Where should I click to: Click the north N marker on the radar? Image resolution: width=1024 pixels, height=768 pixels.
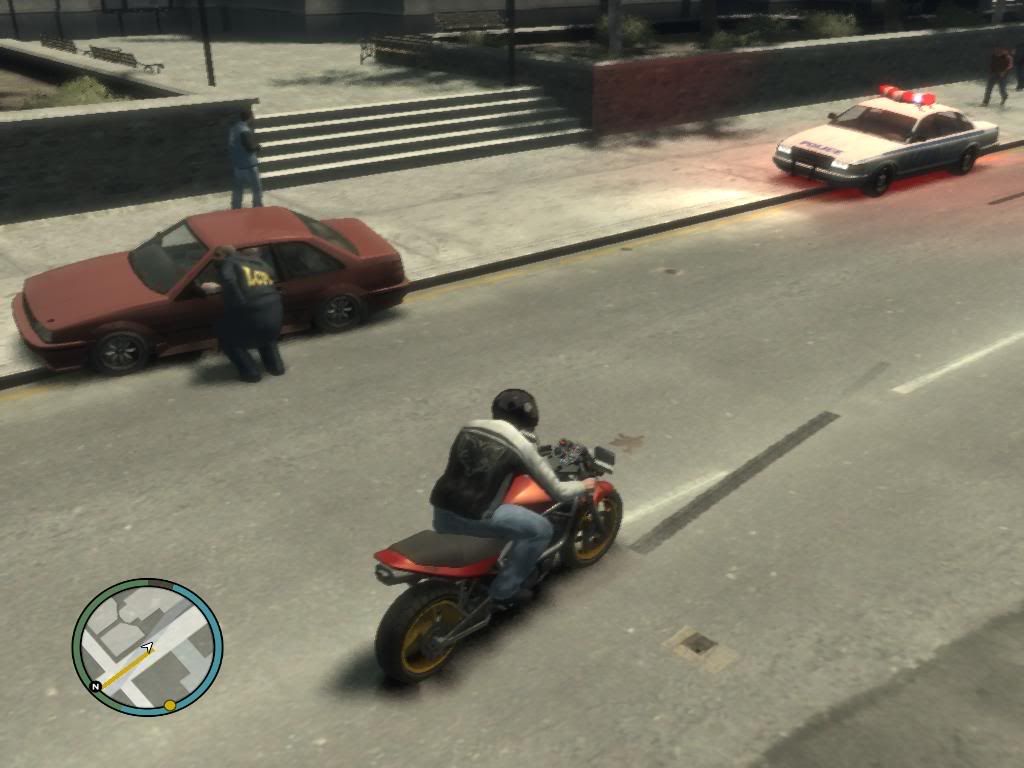(x=96, y=687)
